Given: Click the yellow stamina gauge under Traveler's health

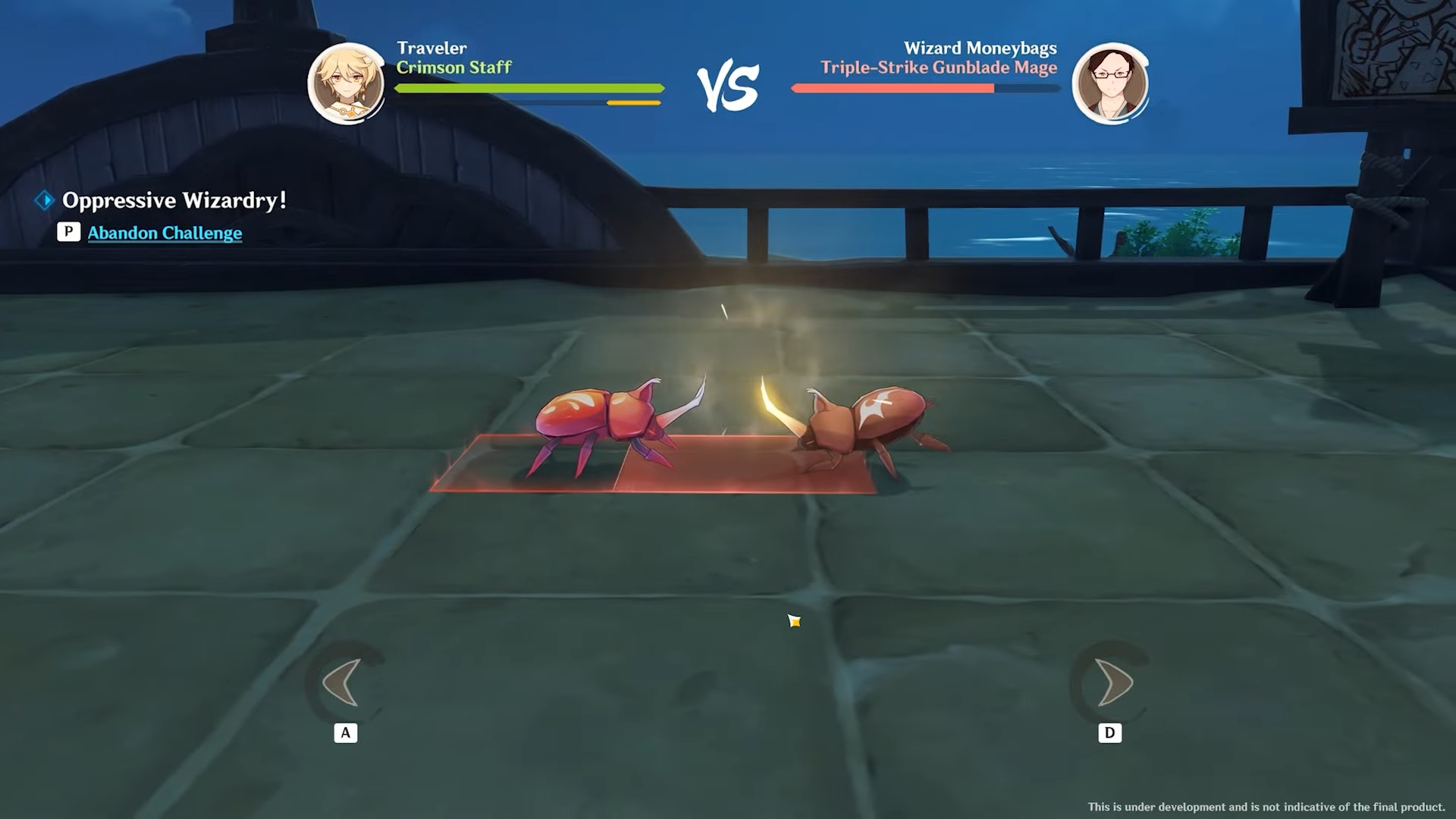Looking at the screenshot, I should (x=635, y=102).
